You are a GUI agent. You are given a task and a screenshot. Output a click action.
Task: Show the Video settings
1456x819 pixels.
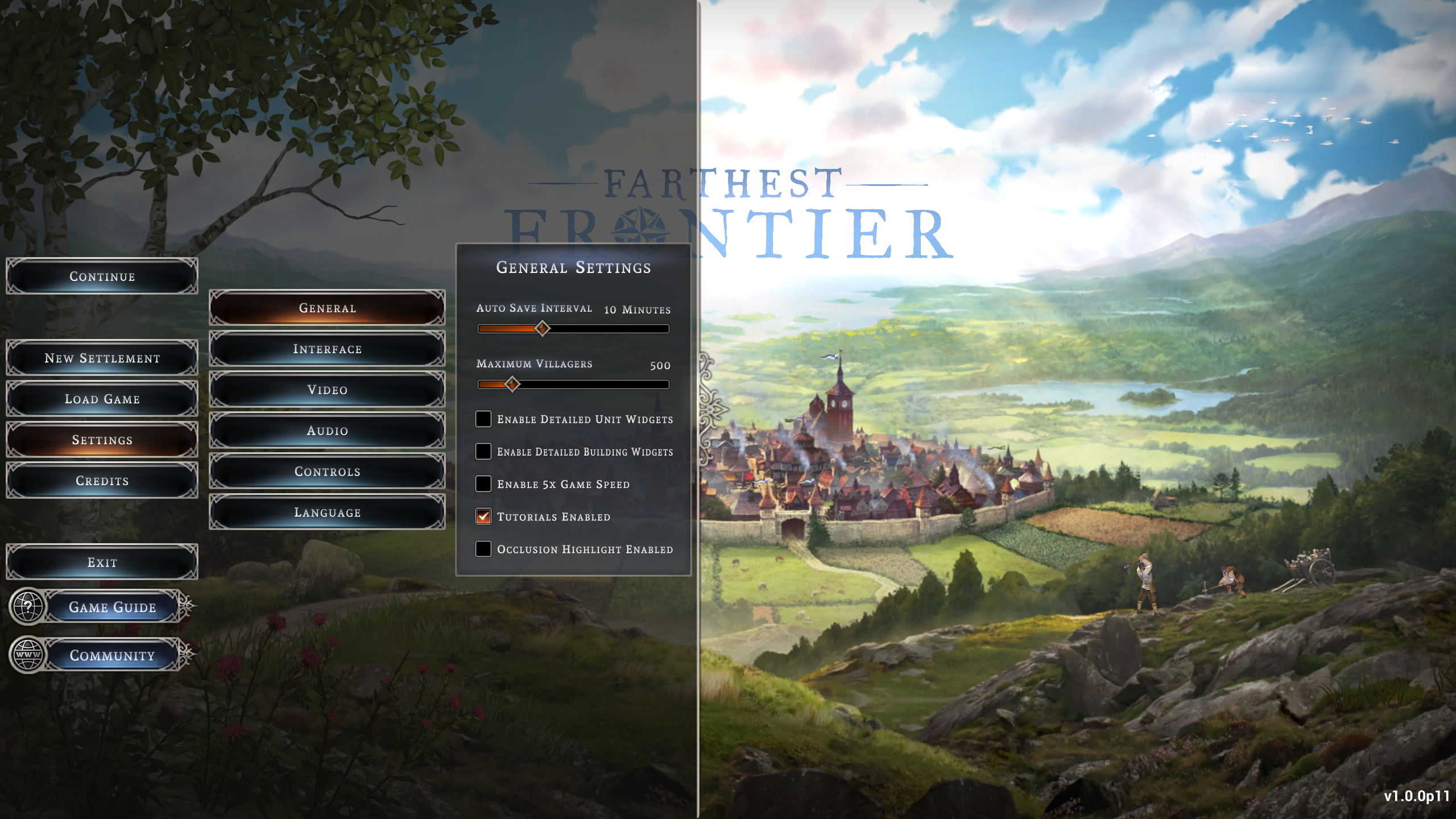click(327, 390)
